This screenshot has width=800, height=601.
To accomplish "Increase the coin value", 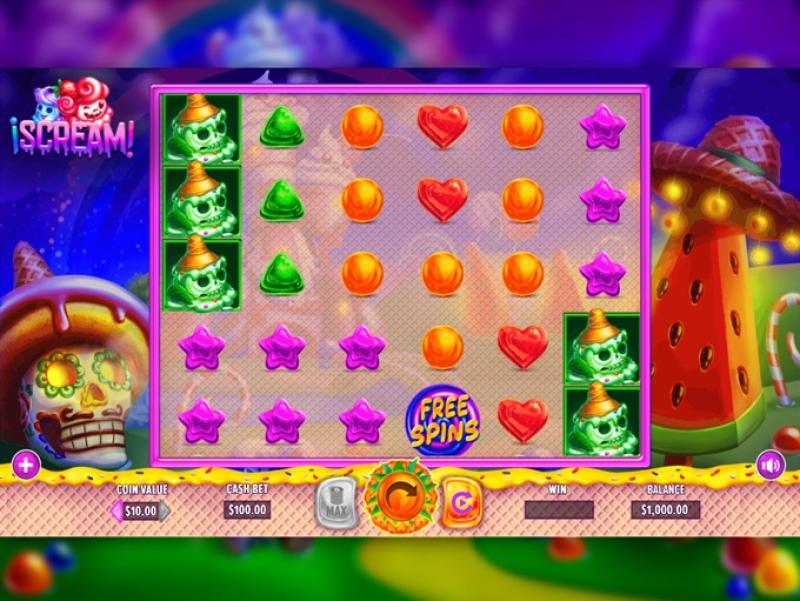I will click(166, 511).
